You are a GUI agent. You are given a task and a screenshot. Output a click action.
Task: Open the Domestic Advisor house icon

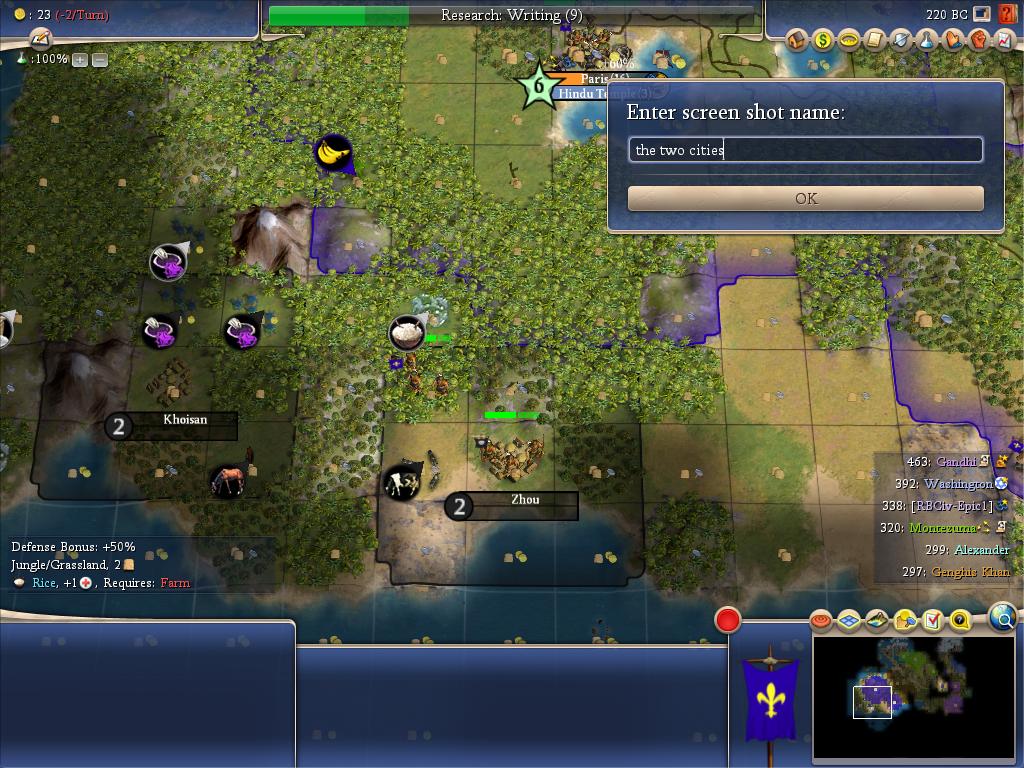point(797,40)
